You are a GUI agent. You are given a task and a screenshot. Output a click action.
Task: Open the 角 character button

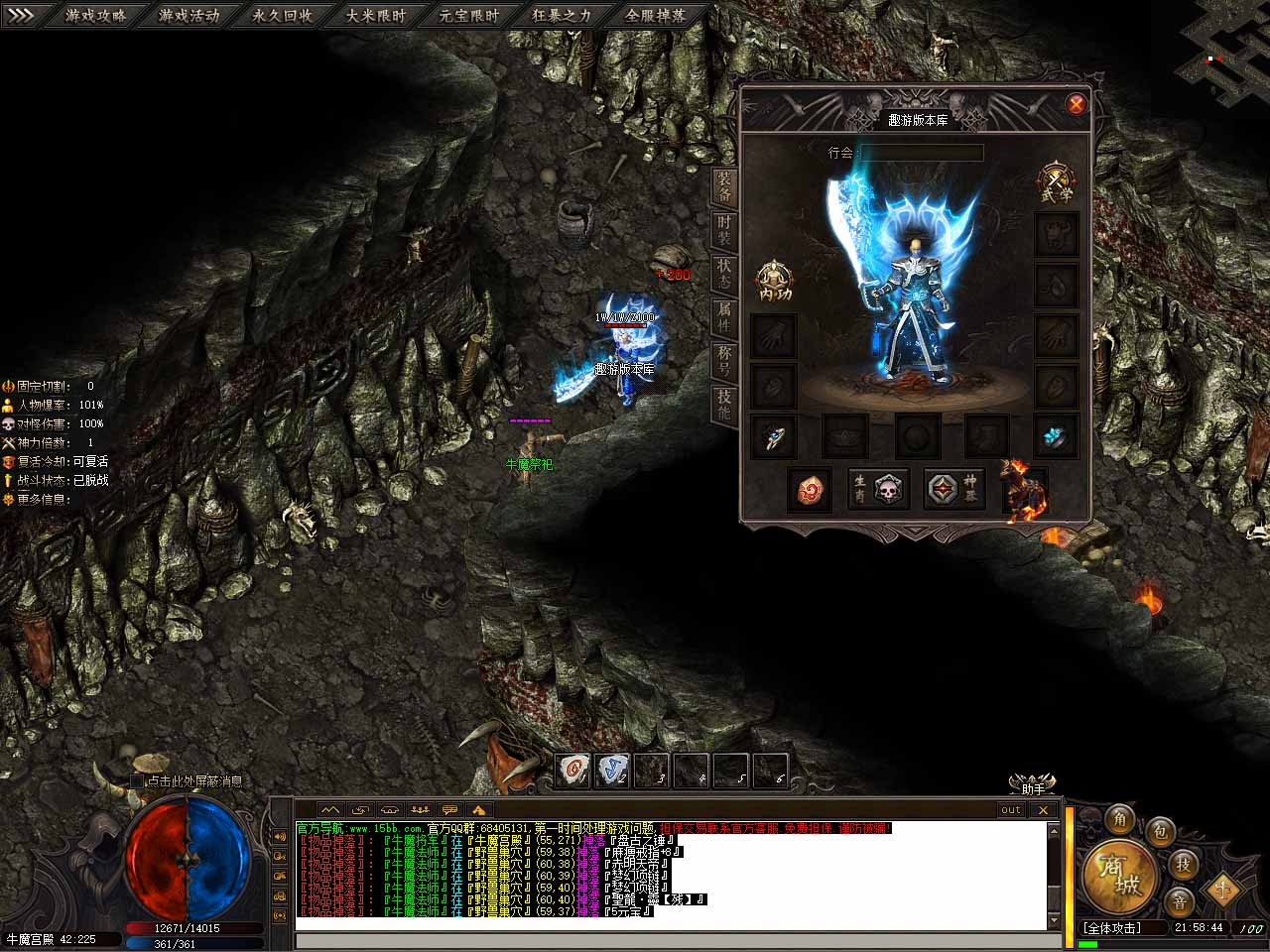coord(1120,819)
